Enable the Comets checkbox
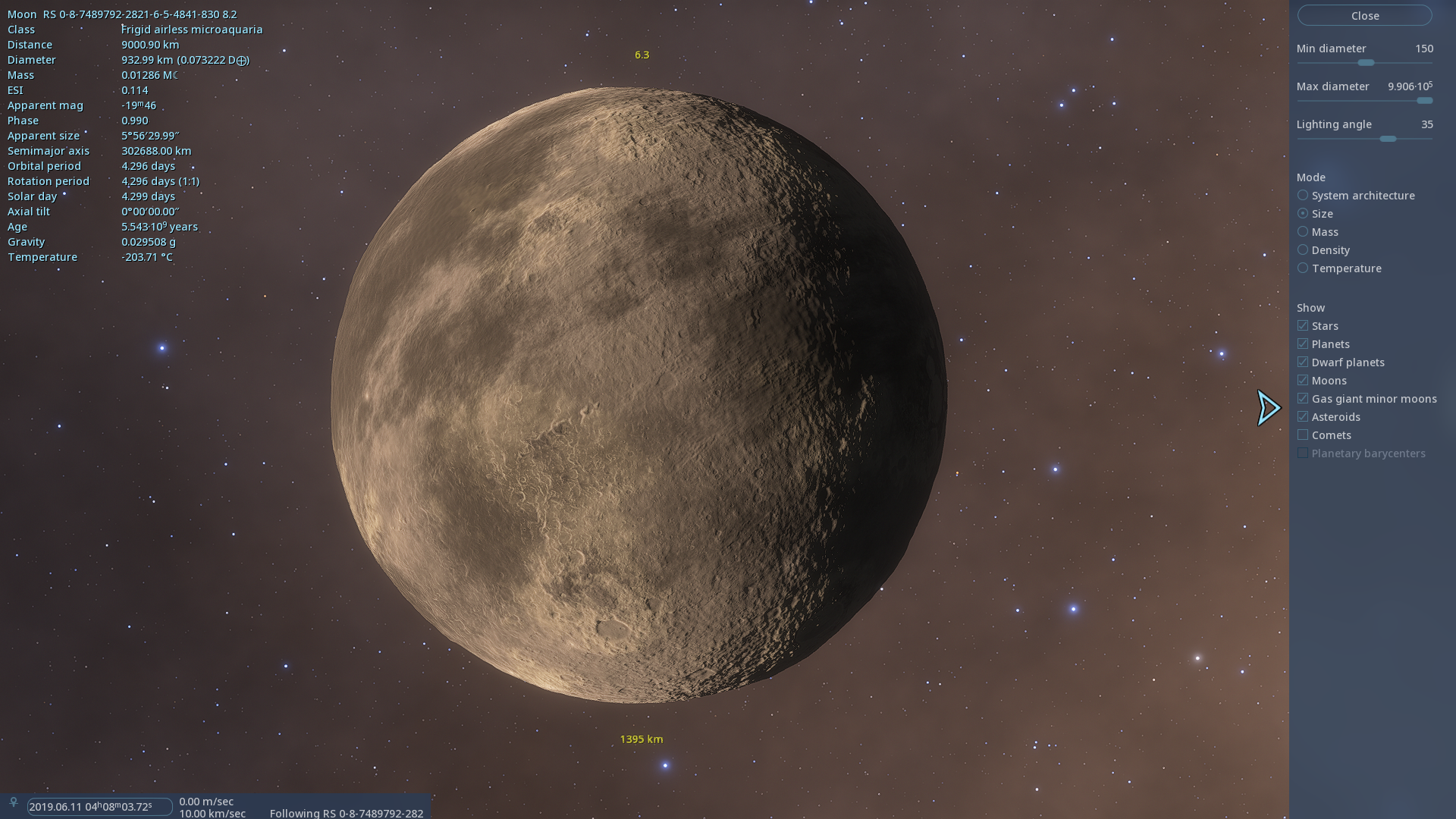This screenshot has height=819, width=1456. [x=1303, y=435]
